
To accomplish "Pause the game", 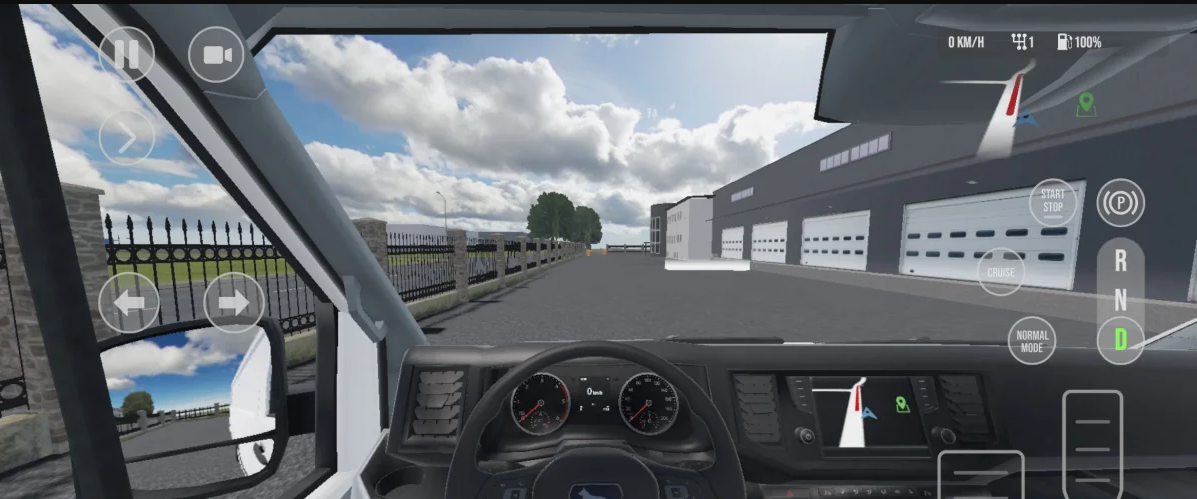I will 127,54.
